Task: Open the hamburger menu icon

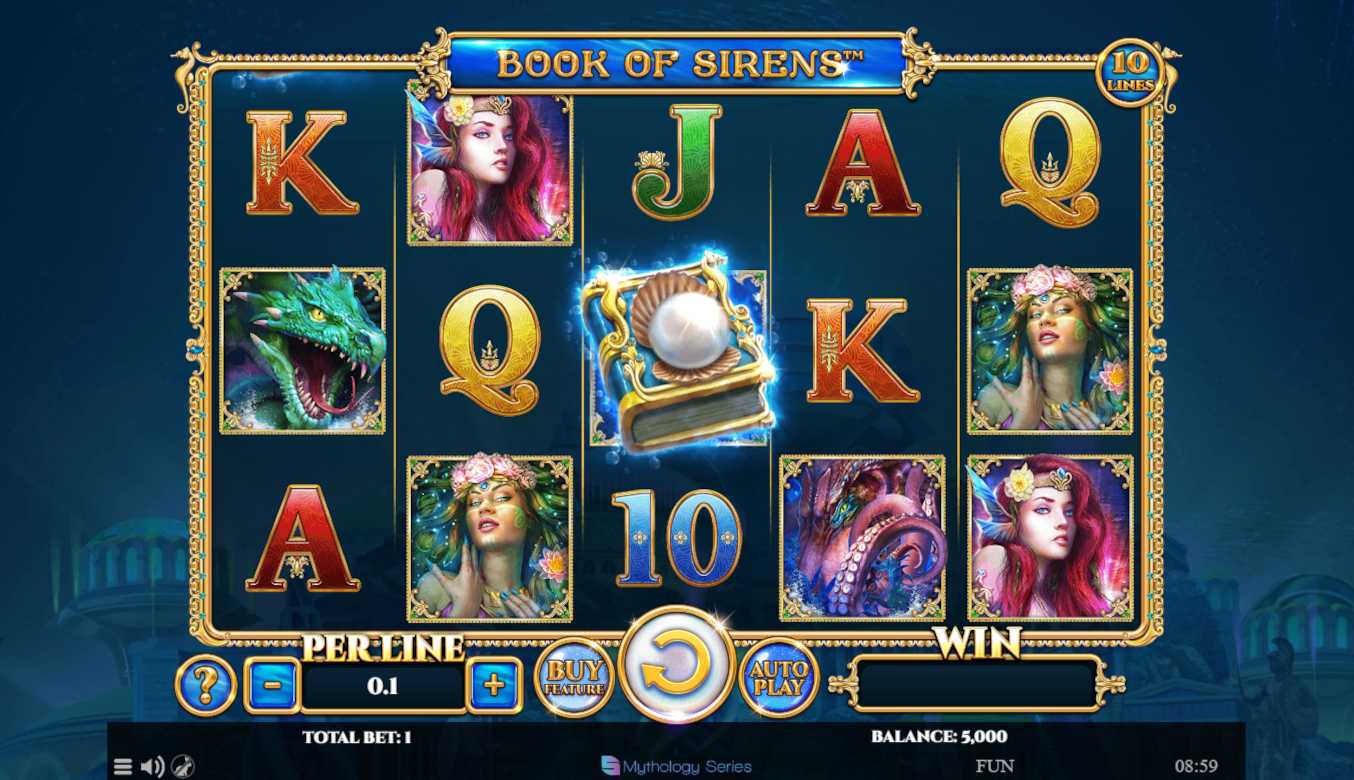Action: pyautogui.click(x=123, y=767)
